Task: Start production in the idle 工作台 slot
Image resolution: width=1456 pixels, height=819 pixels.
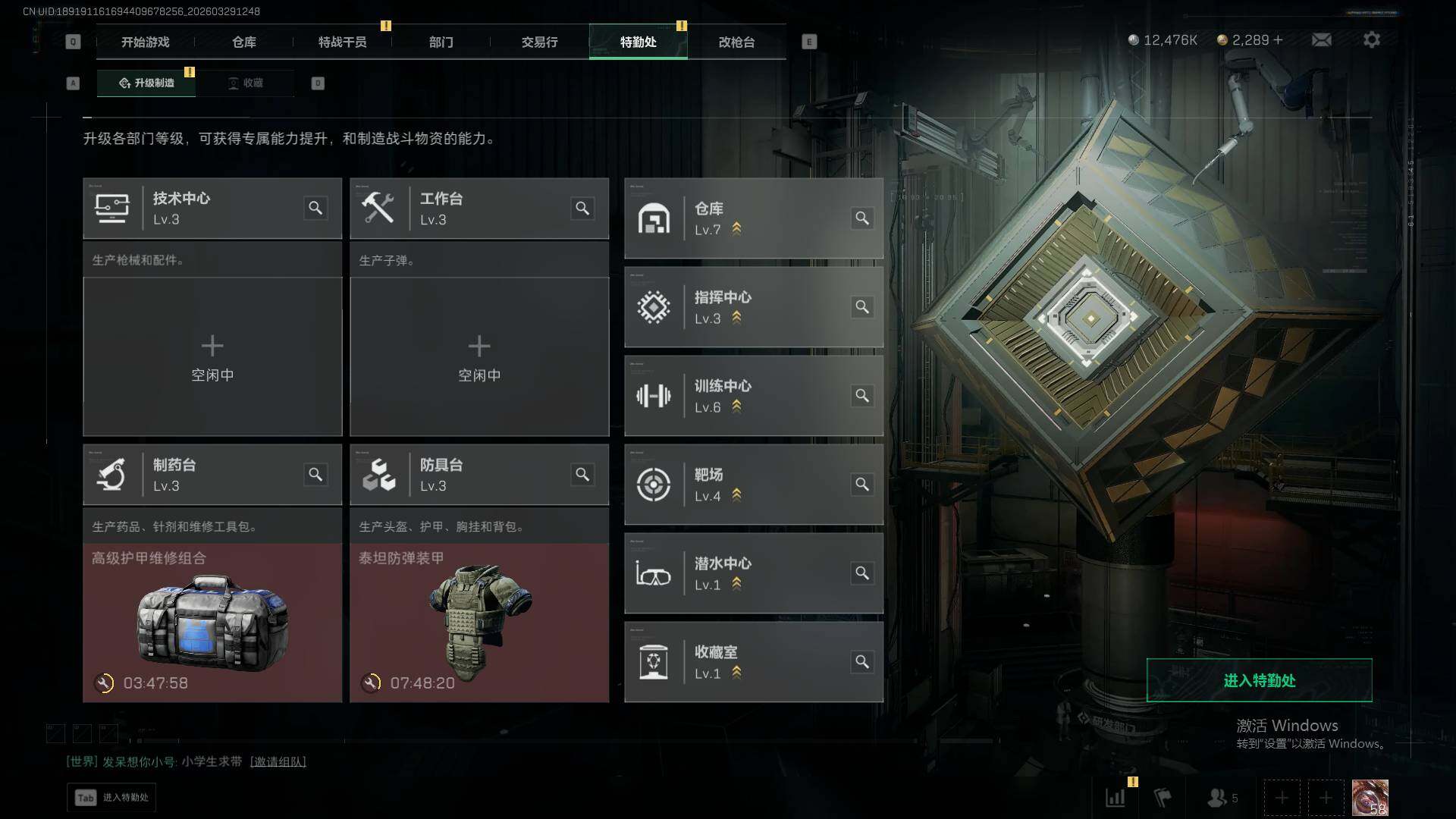Action: click(479, 356)
